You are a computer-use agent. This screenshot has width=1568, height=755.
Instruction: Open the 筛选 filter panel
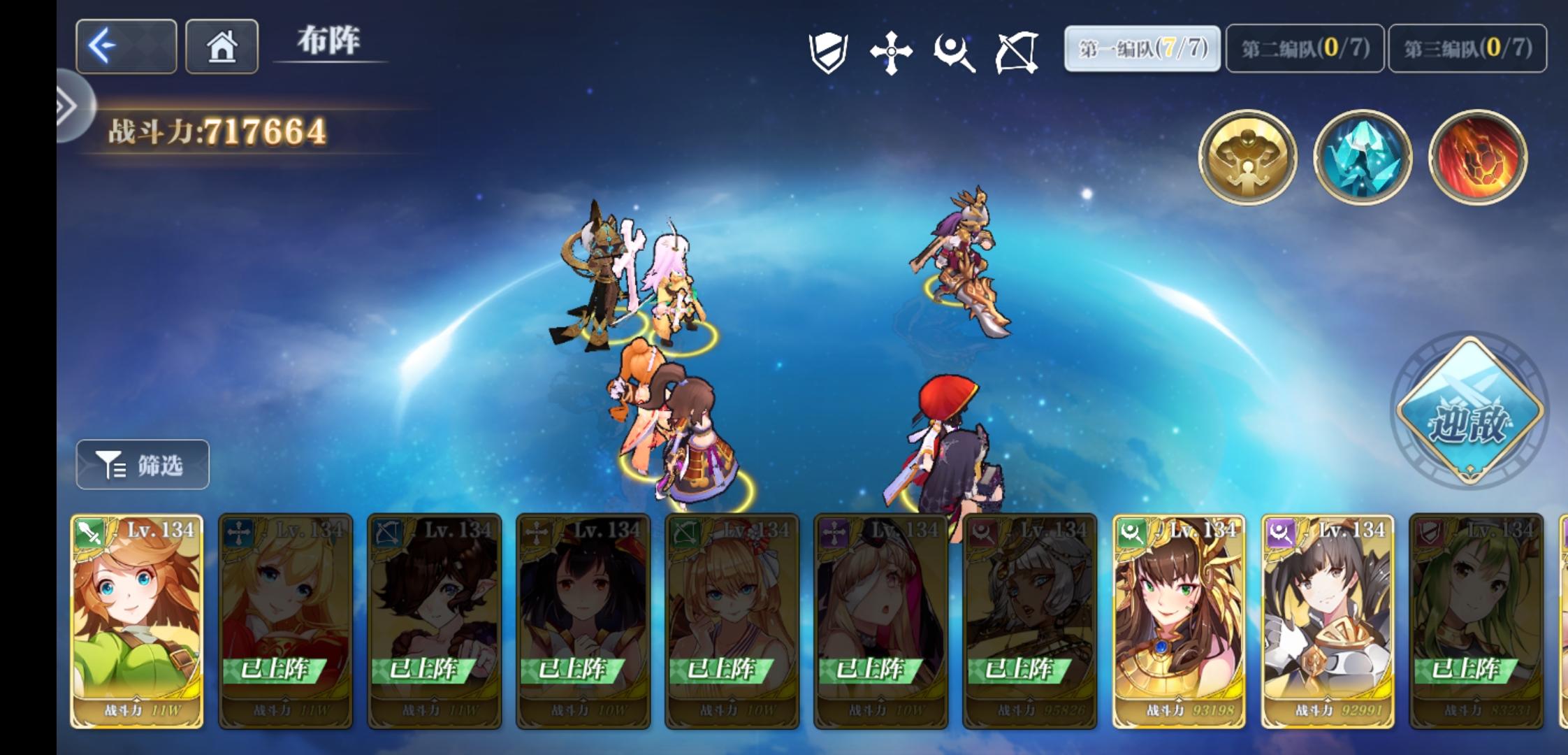click(141, 463)
